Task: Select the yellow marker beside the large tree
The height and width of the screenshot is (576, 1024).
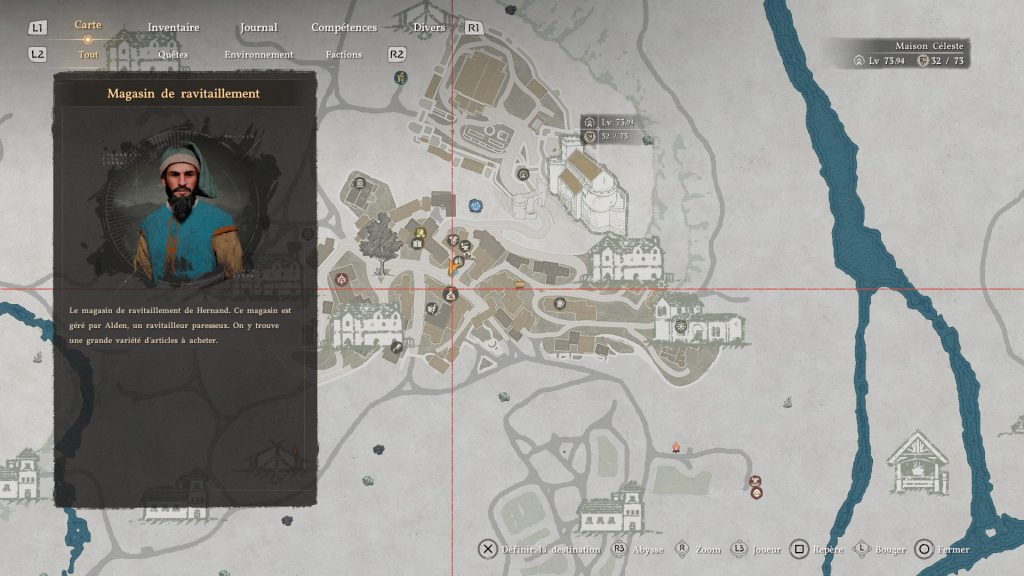Action: 421,235
